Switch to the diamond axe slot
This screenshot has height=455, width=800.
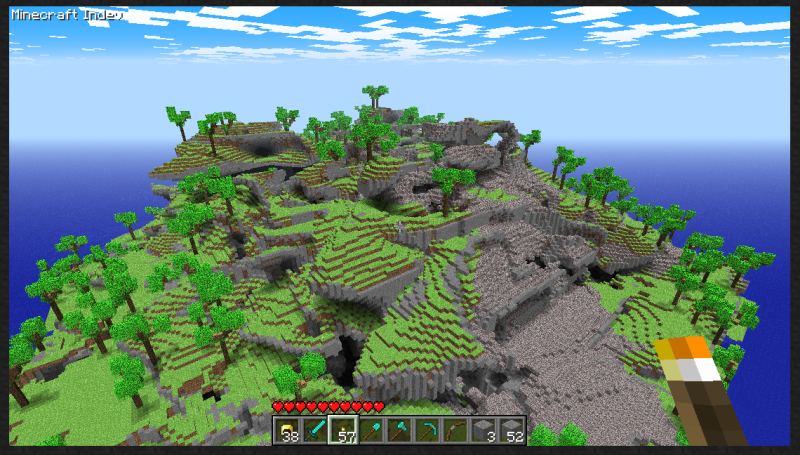399,430
